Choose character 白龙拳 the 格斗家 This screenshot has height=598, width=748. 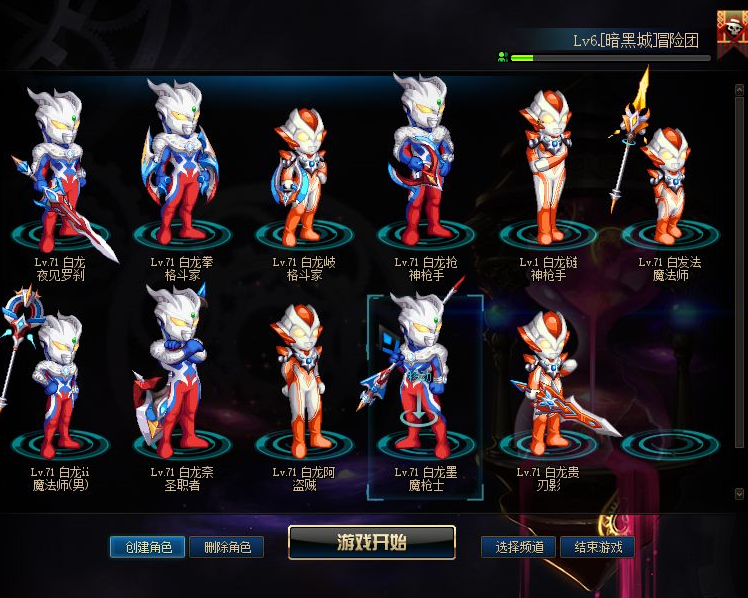181,170
